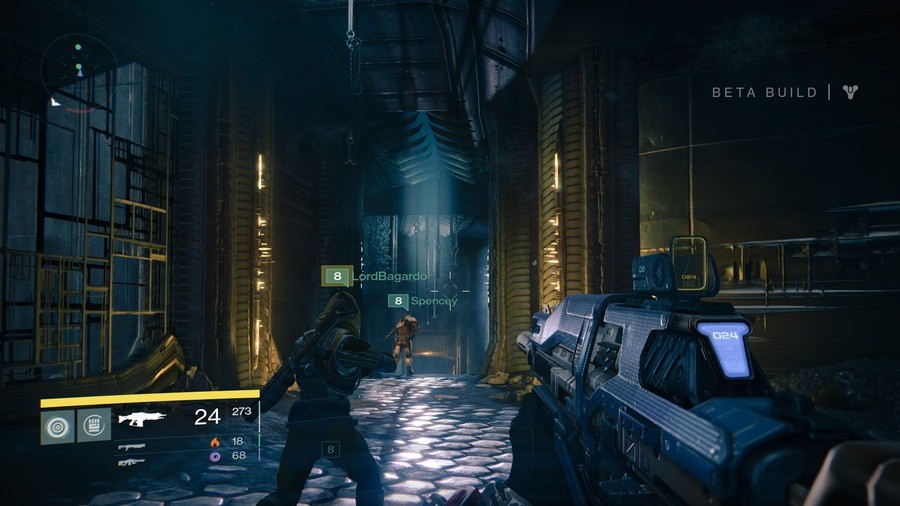Viewport: 900px width, 506px height.
Task: Click the Spencey player nameplate
Action: click(423, 300)
